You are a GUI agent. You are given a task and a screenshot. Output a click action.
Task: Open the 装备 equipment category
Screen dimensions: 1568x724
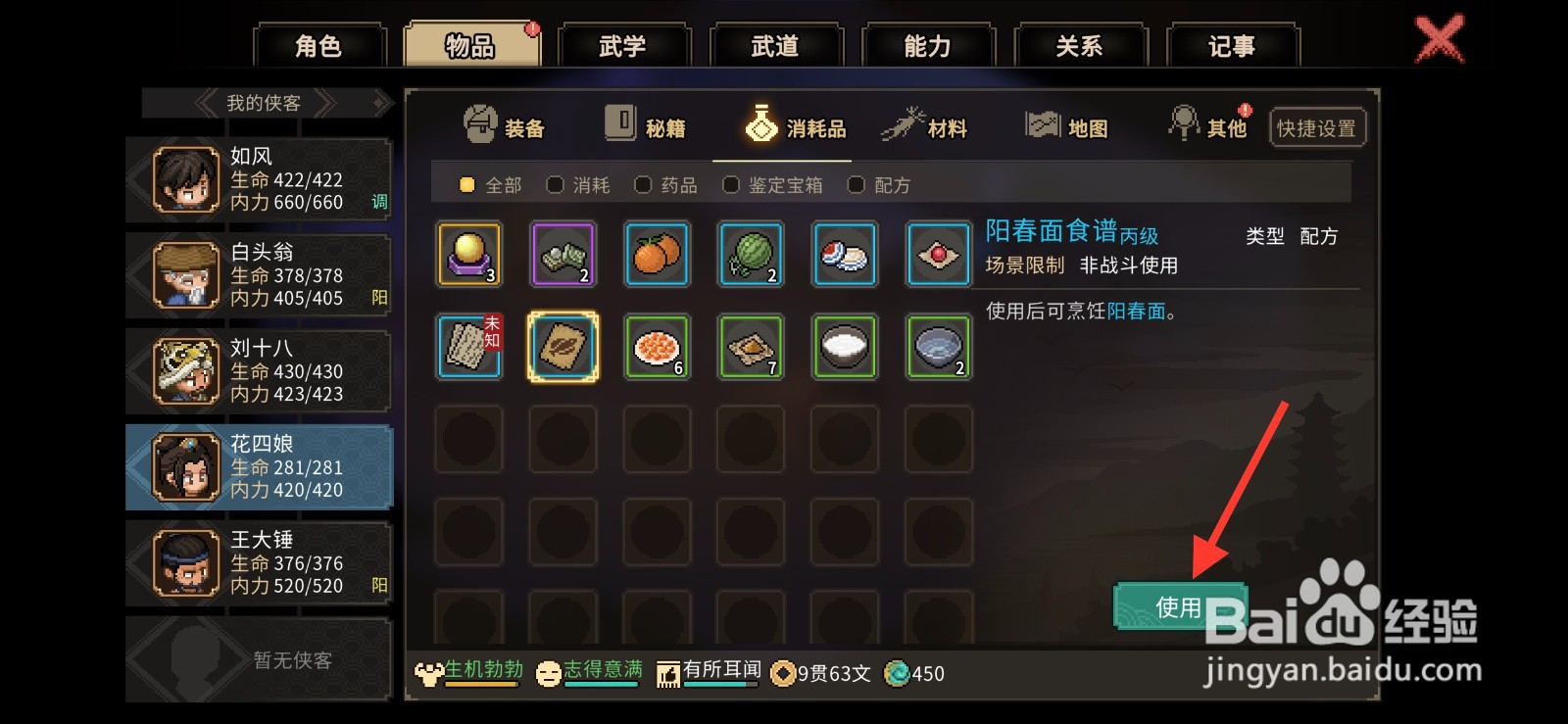(504, 124)
